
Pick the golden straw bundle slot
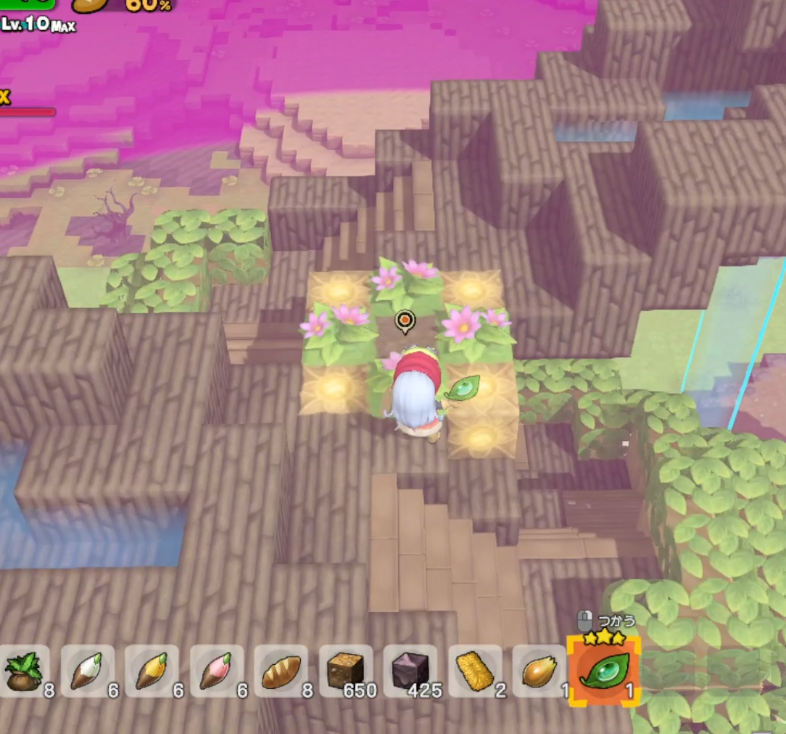click(x=474, y=671)
